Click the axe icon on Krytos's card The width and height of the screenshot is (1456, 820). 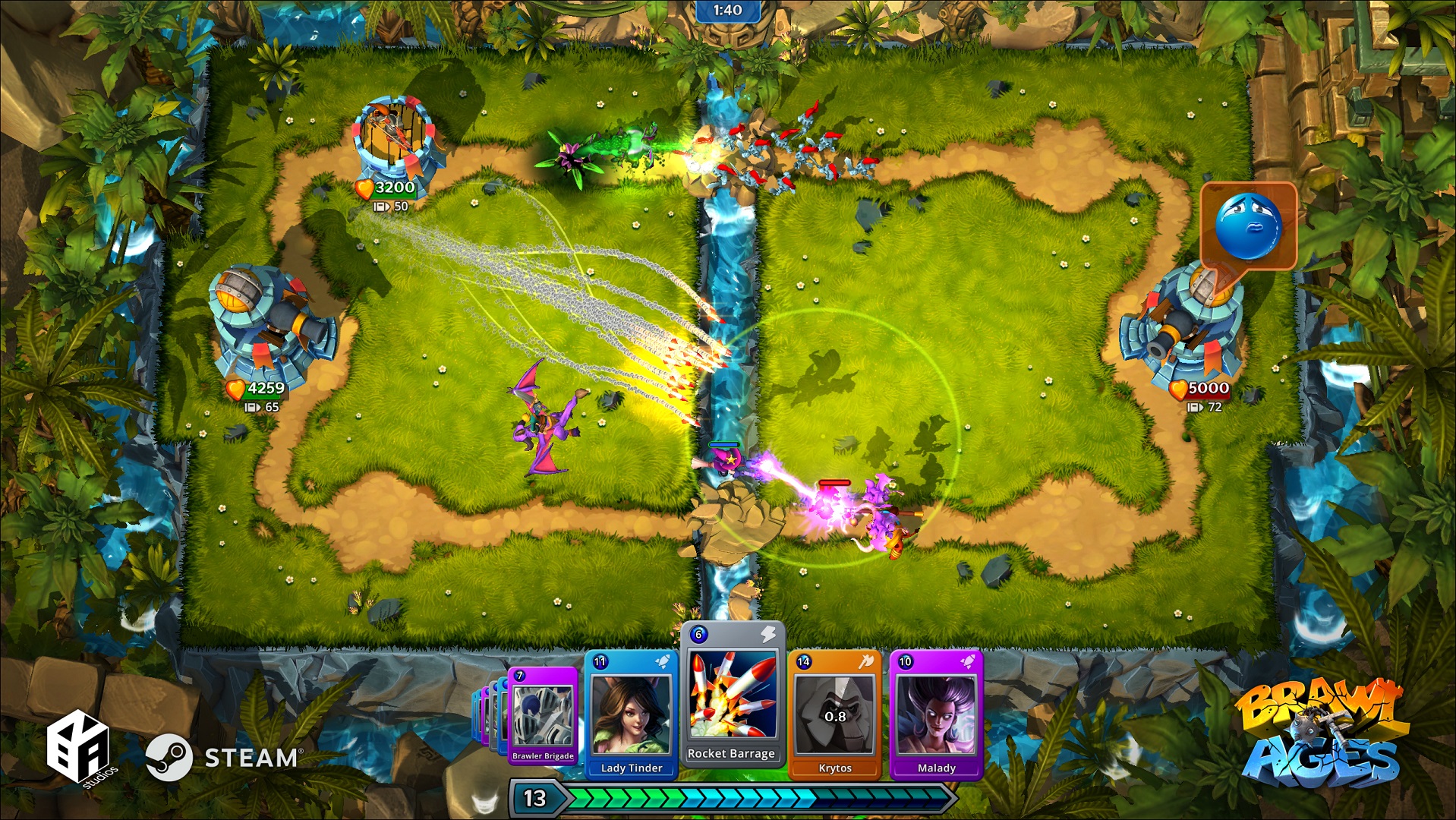coord(868,662)
